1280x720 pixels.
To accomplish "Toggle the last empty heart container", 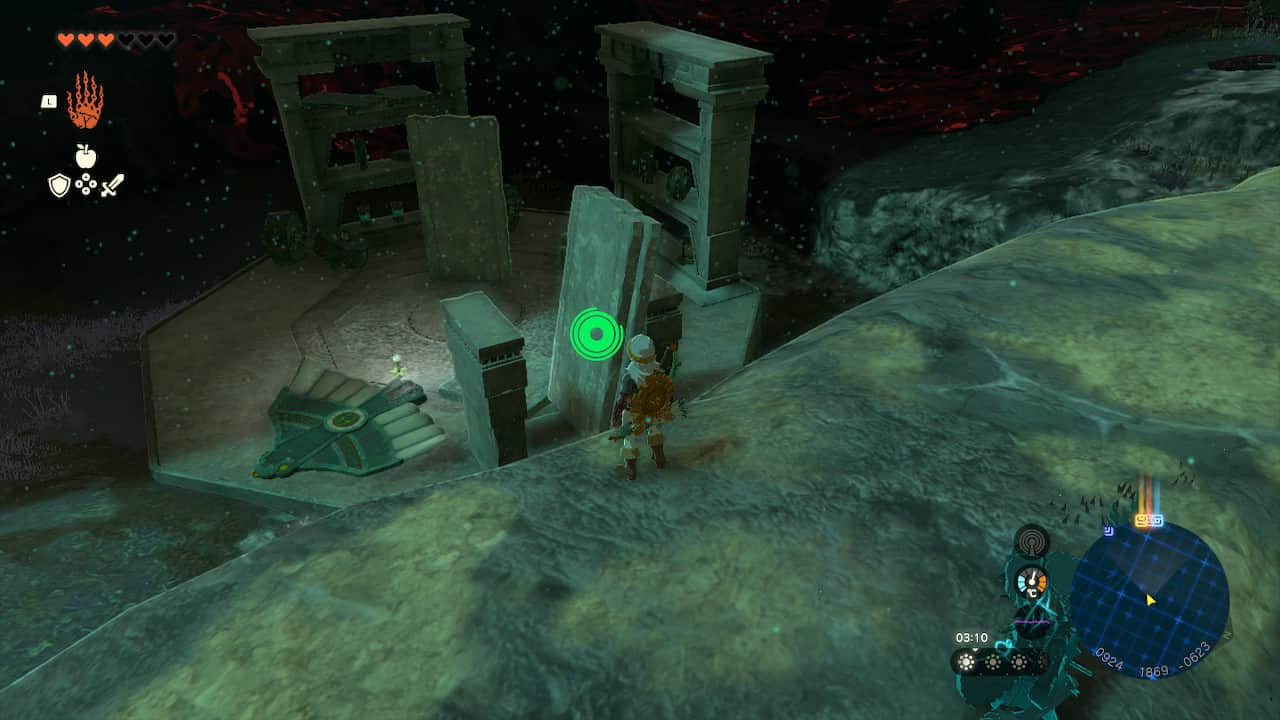I will tap(165, 40).
